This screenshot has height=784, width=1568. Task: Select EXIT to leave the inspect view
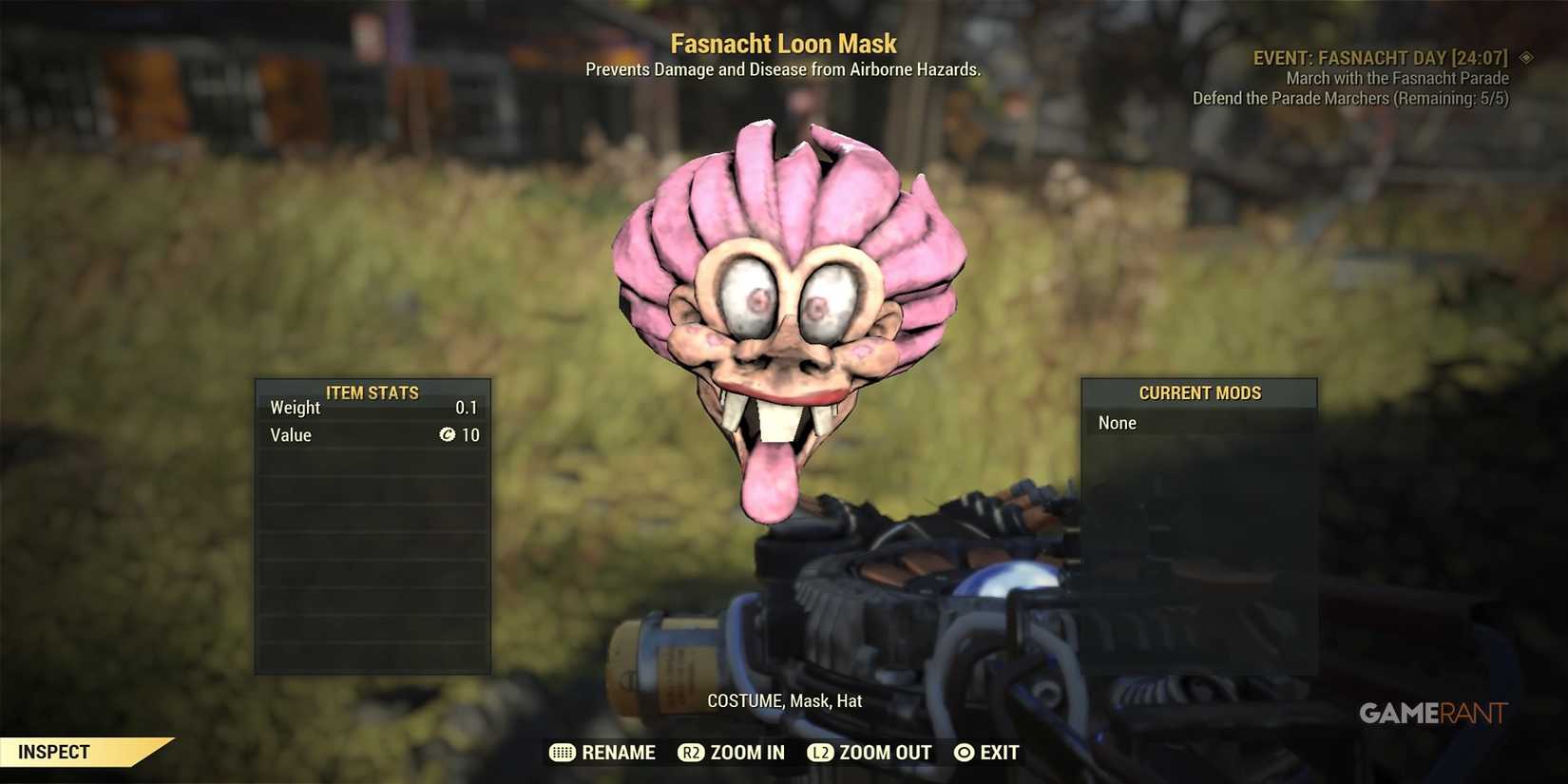click(x=1000, y=753)
